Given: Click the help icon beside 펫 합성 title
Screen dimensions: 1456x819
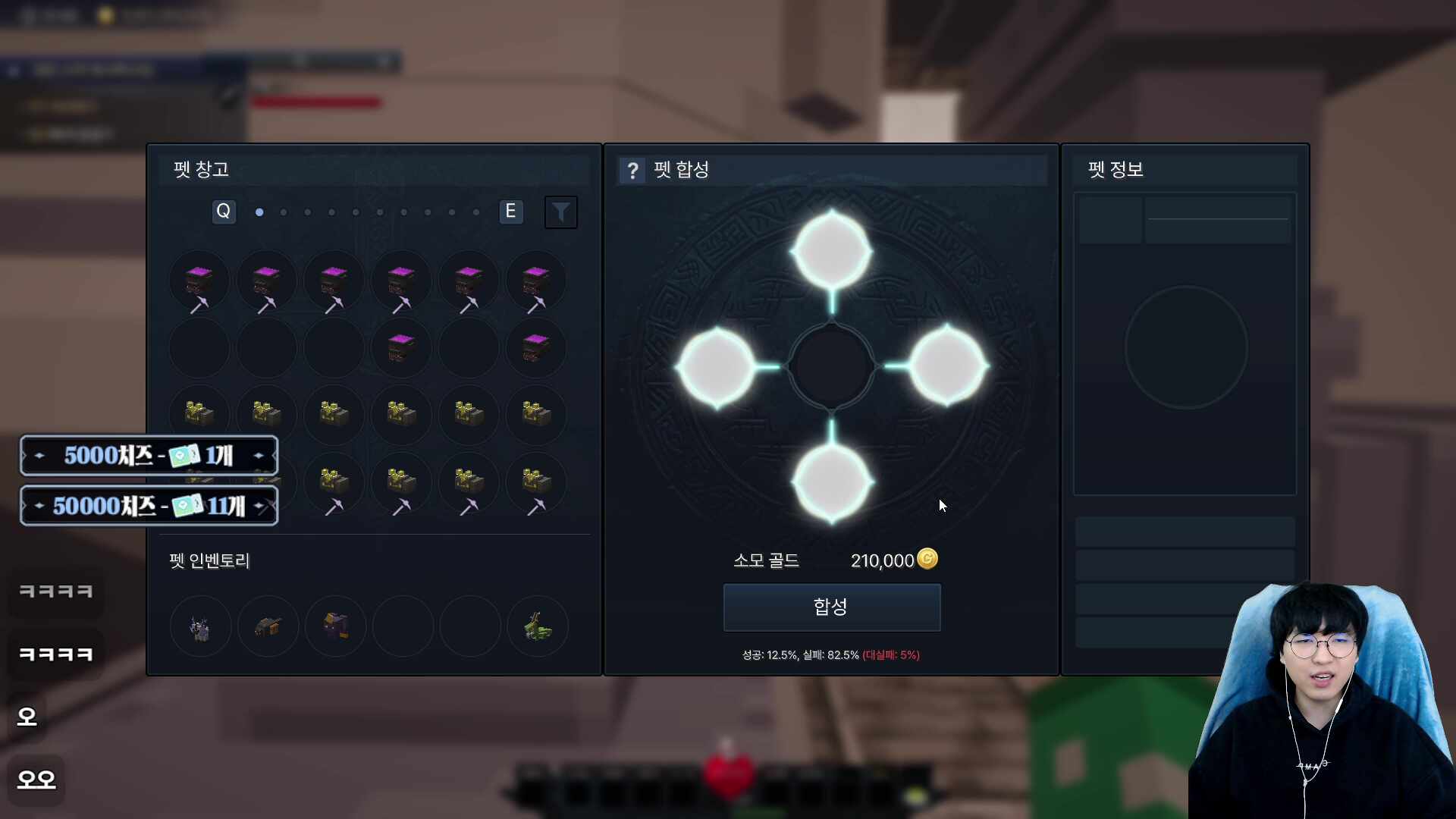Looking at the screenshot, I should pyautogui.click(x=632, y=170).
